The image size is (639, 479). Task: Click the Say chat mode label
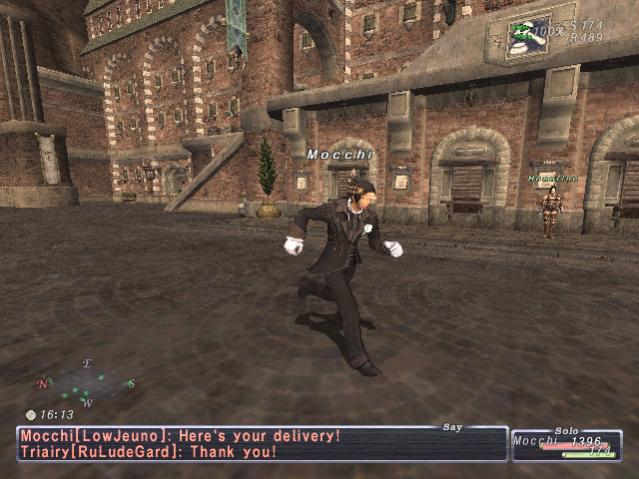tap(453, 427)
